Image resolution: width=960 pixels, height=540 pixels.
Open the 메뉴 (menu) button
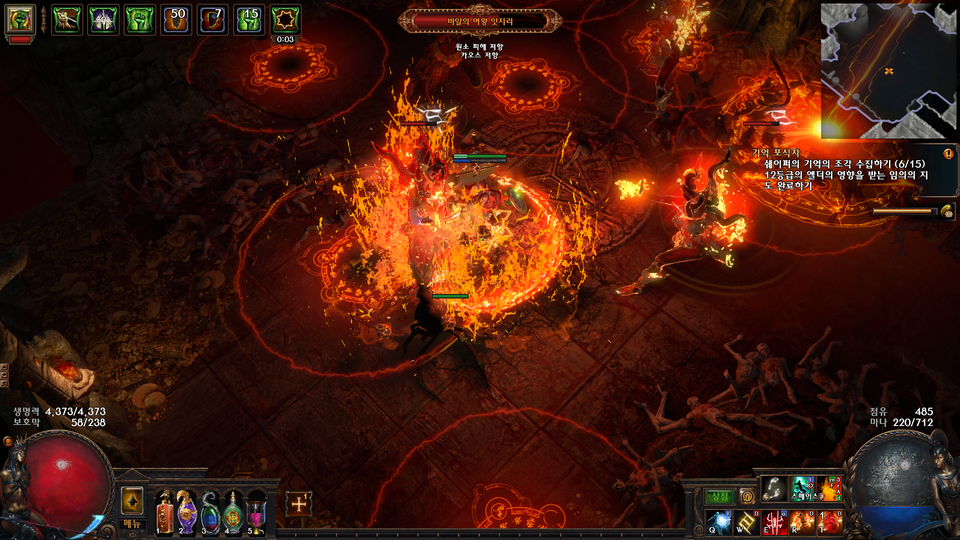pyautogui.click(x=133, y=523)
